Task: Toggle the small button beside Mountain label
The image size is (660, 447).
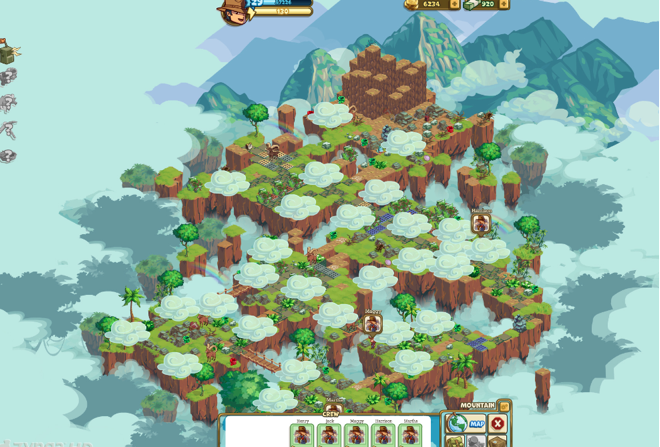Action: [505, 406]
